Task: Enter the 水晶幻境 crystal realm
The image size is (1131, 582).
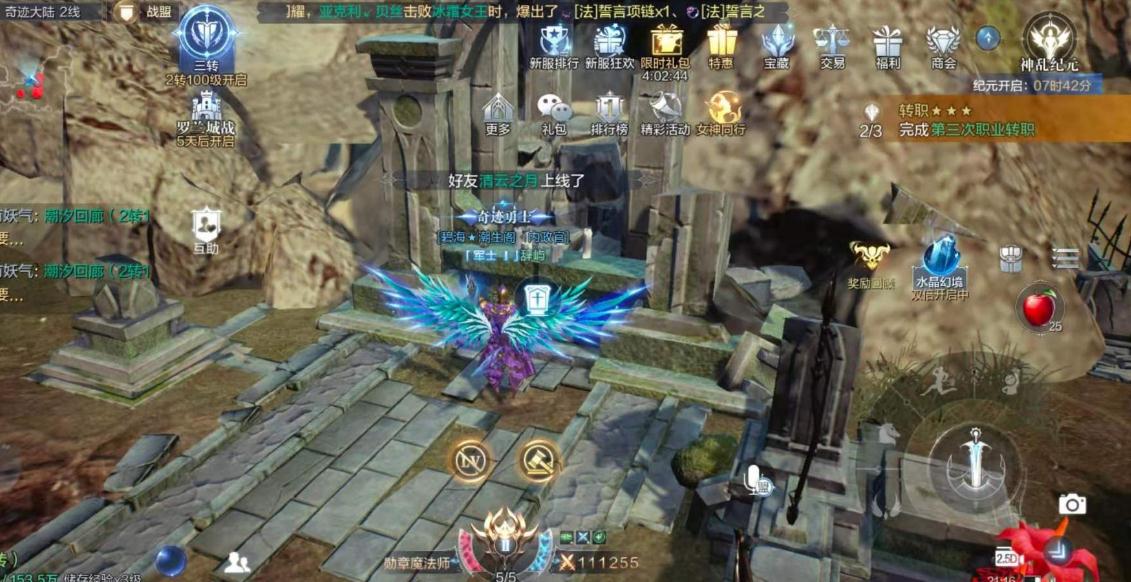Action: 939,262
